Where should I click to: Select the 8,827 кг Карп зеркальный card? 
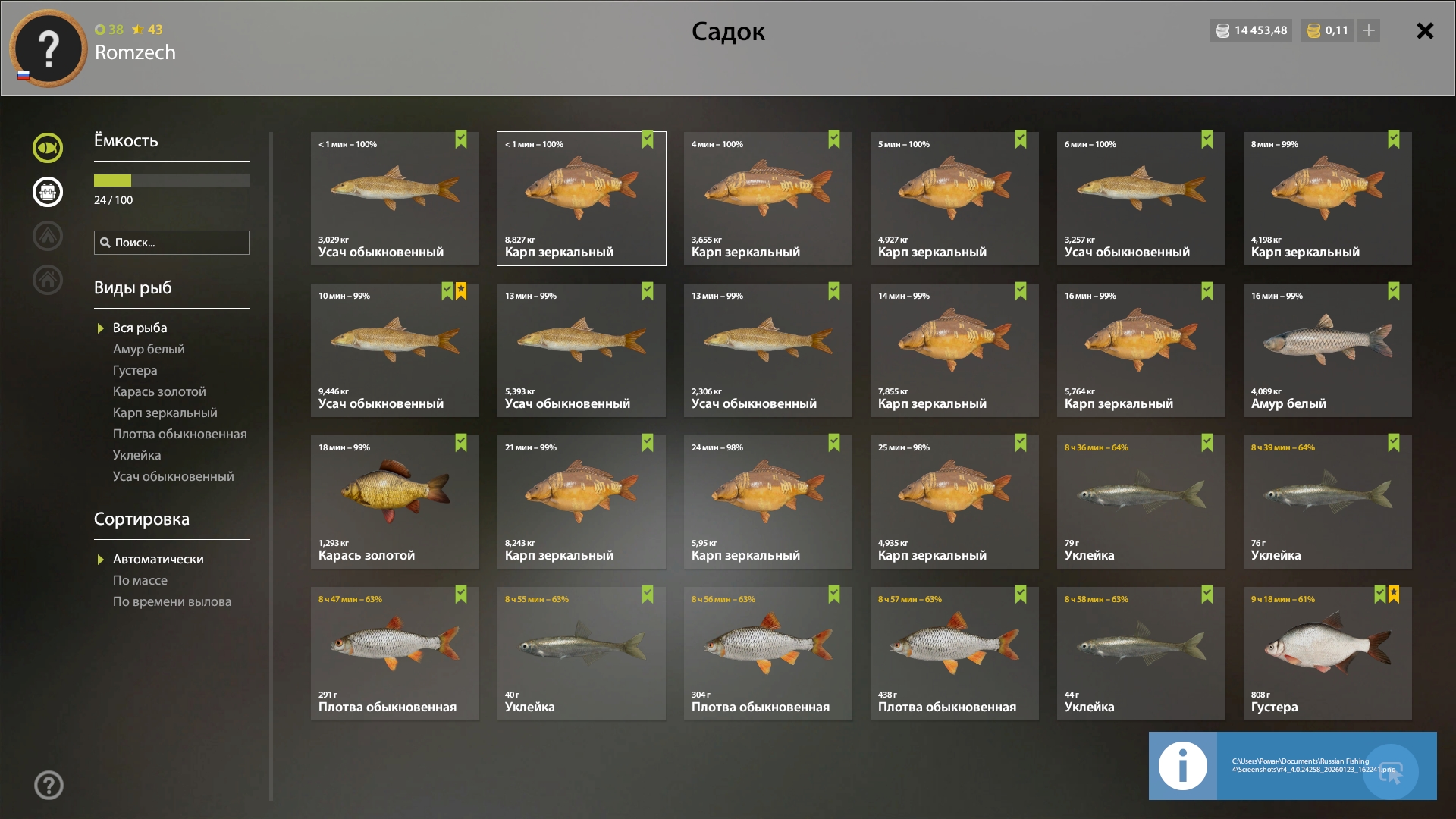[582, 199]
